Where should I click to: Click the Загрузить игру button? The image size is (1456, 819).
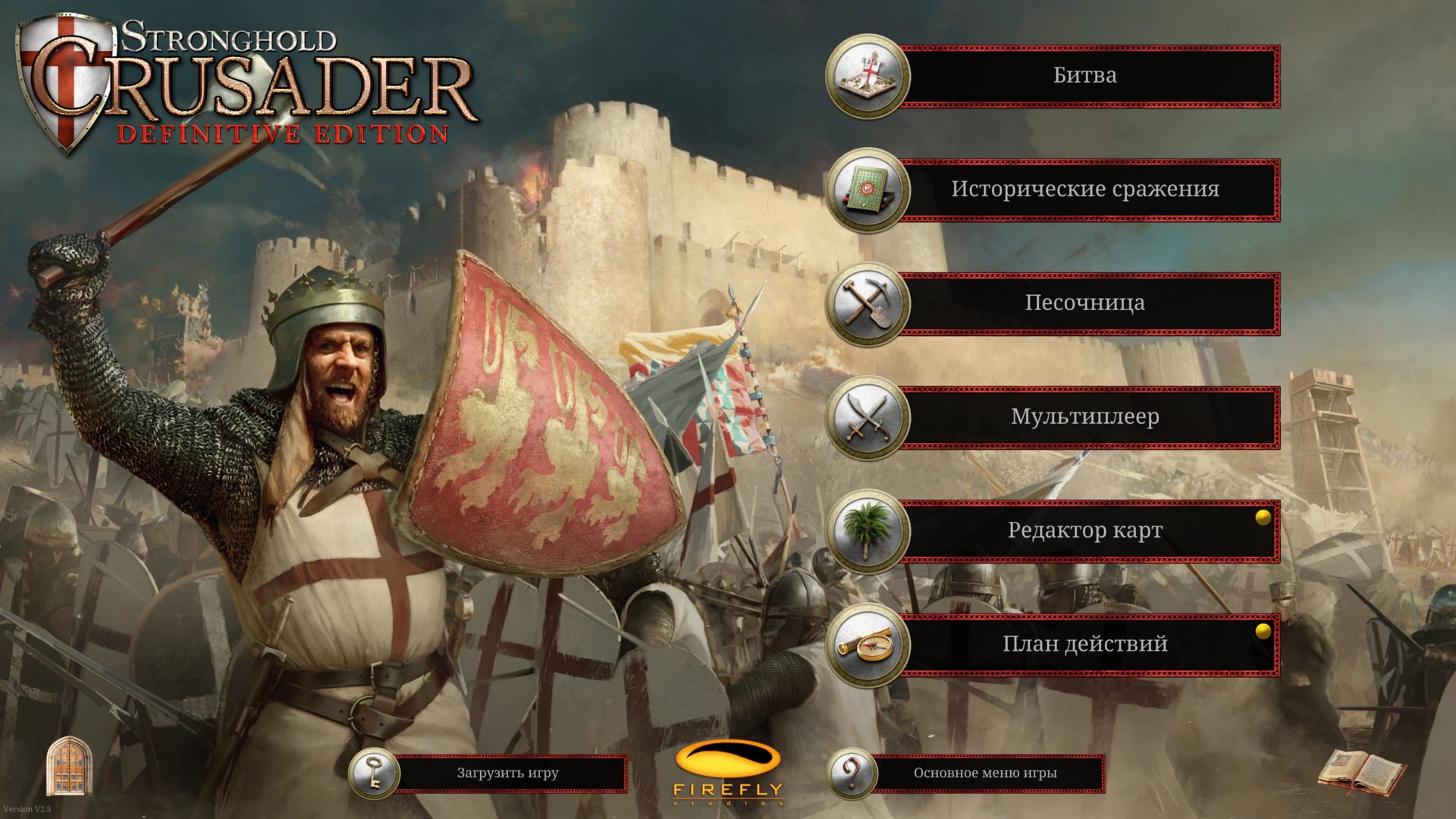[507, 773]
